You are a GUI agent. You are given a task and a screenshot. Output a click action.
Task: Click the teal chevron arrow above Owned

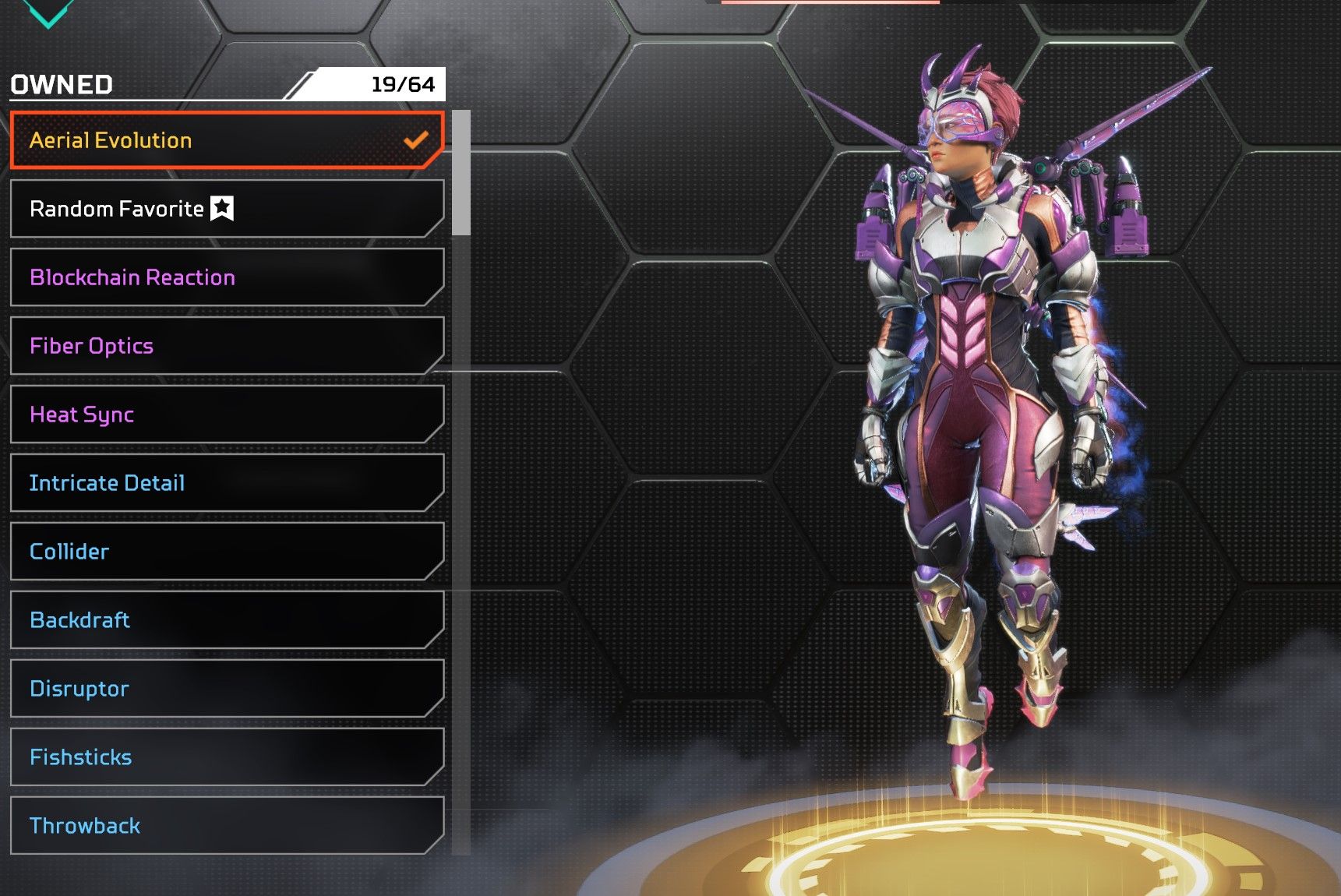coord(48,12)
